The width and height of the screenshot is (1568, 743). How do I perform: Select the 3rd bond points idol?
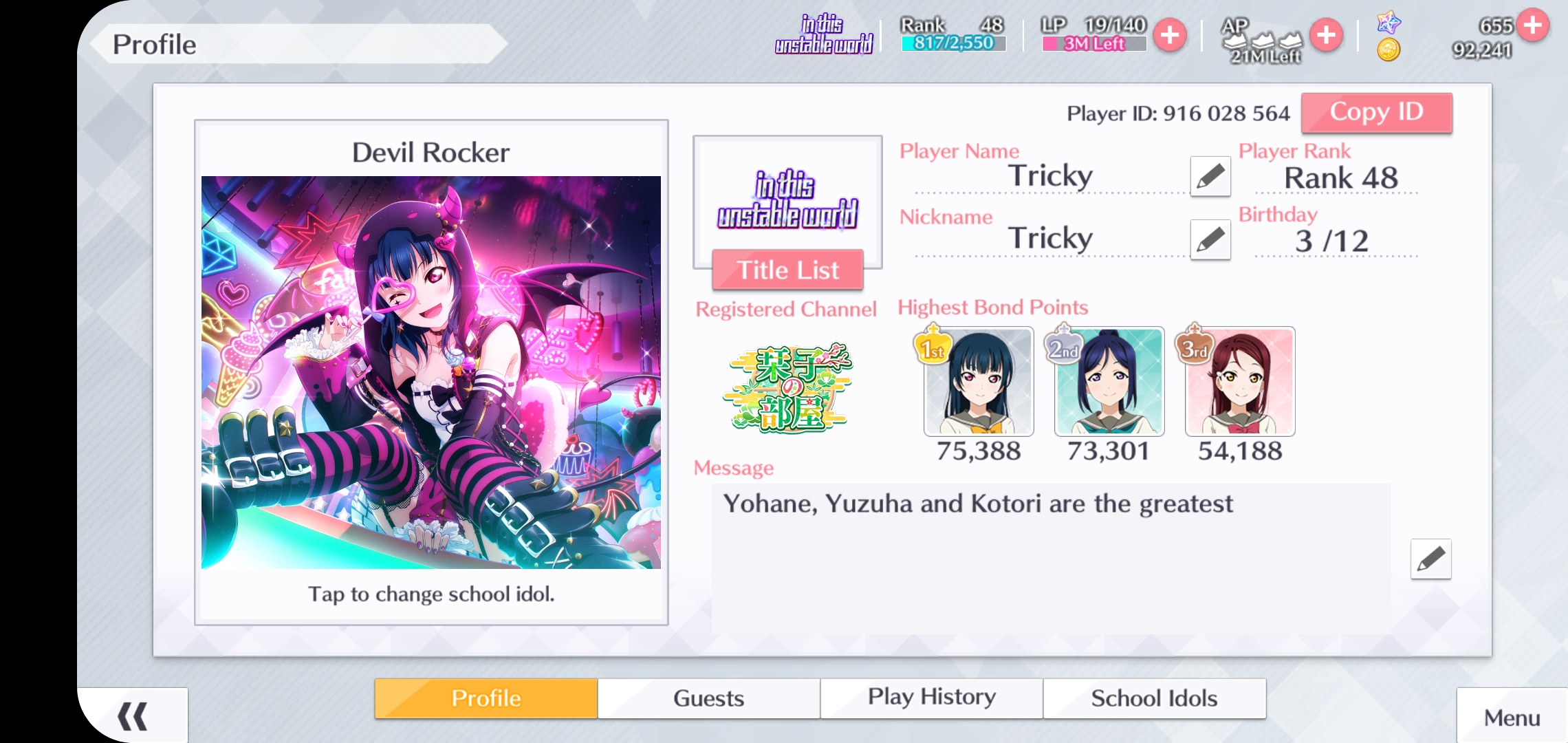point(1240,382)
